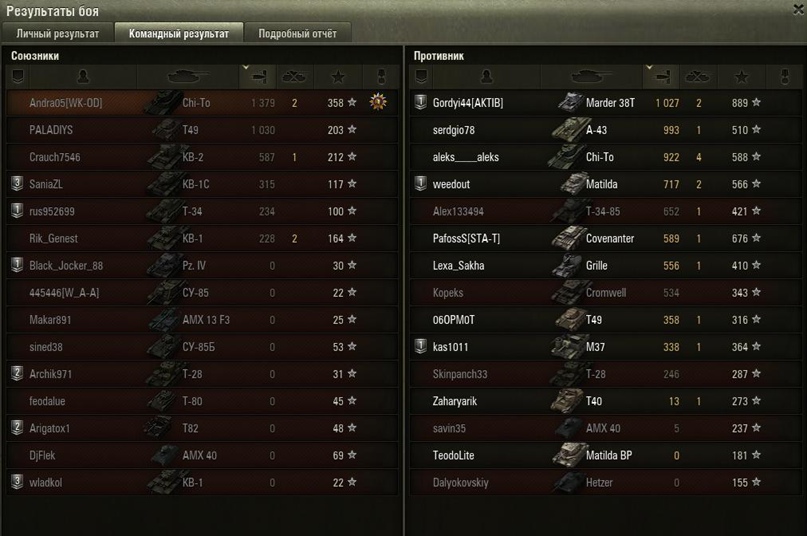Select ally SaniaZL row

49,184
